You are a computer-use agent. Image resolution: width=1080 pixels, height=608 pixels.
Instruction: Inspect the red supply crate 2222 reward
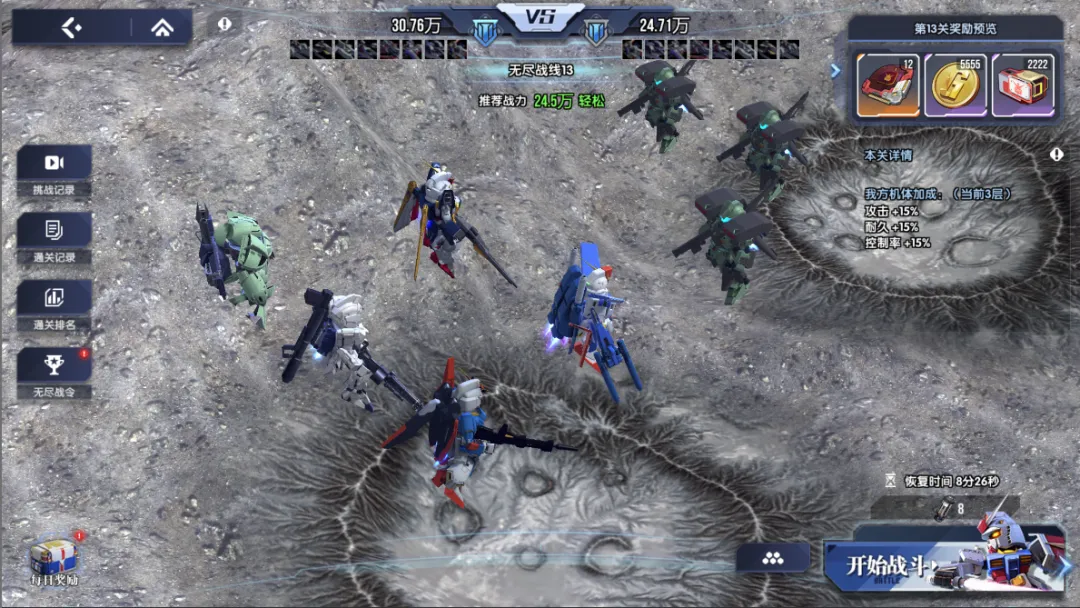[1022, 85]
